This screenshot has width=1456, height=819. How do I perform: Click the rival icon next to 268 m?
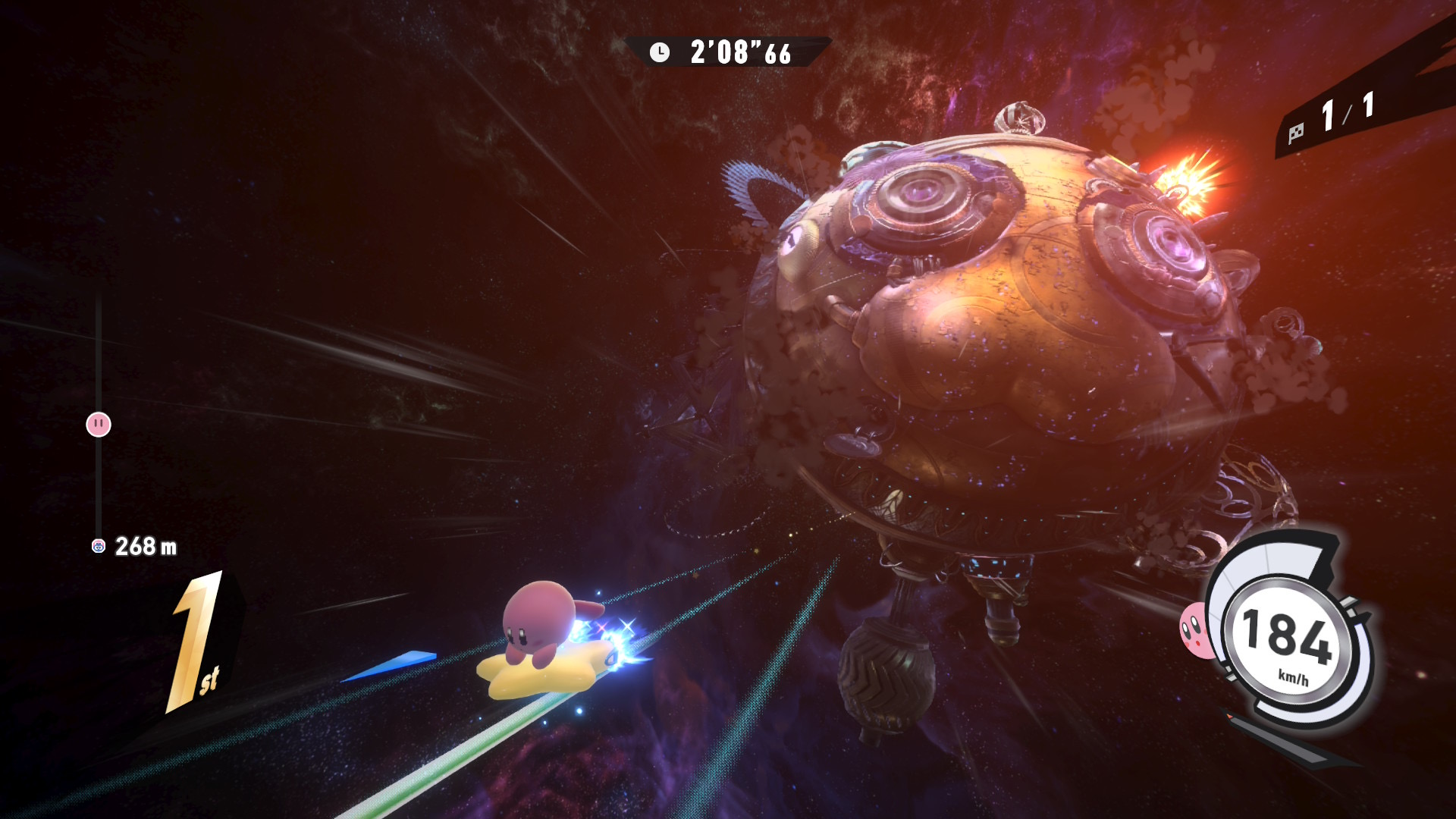tap(99, 546)
